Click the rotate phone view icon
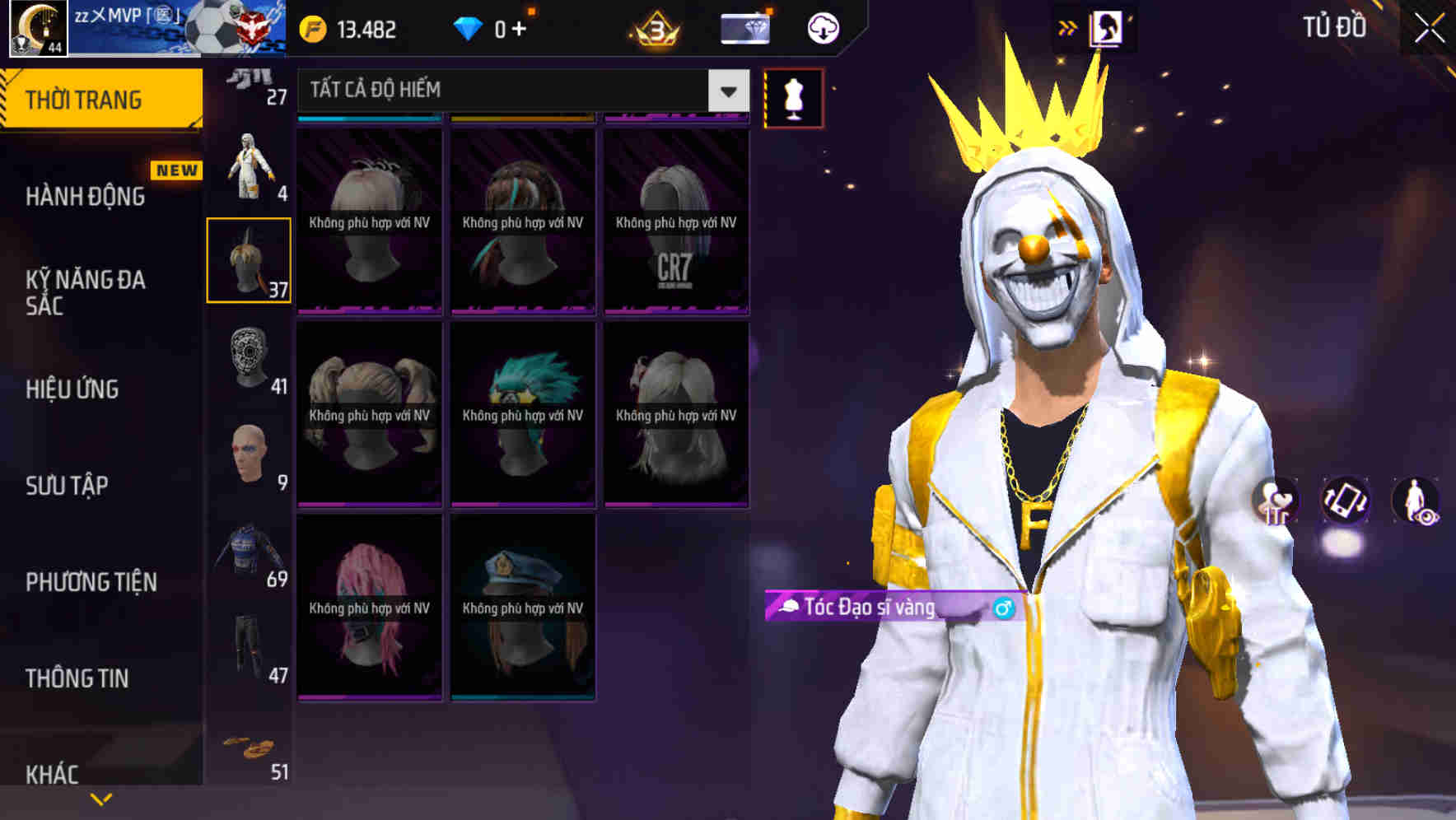 [x=1344, y=501]
